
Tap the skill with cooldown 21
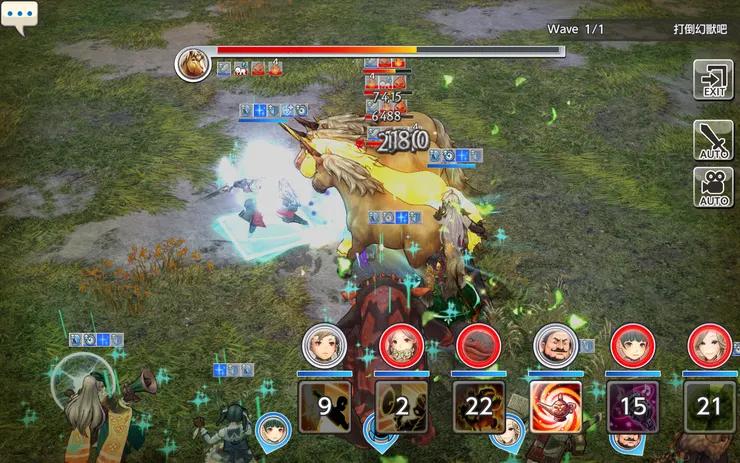710,407
